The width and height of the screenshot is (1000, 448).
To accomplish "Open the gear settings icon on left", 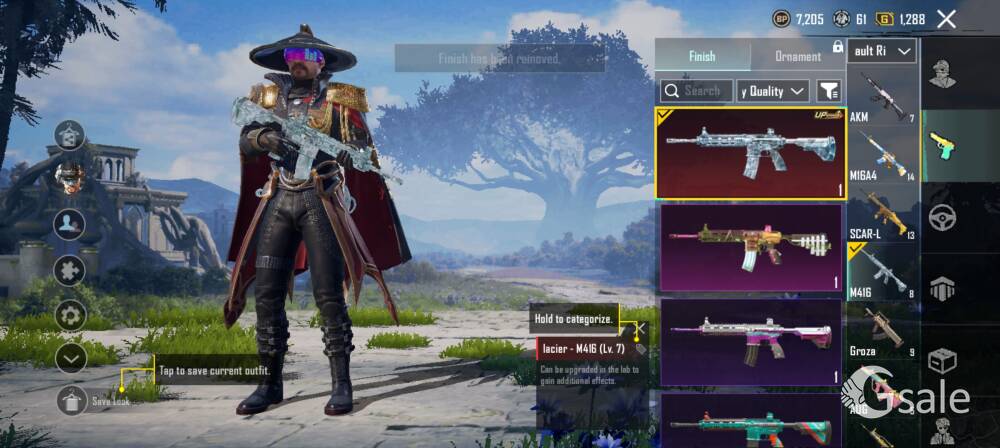I will click(x=70, y=314).
